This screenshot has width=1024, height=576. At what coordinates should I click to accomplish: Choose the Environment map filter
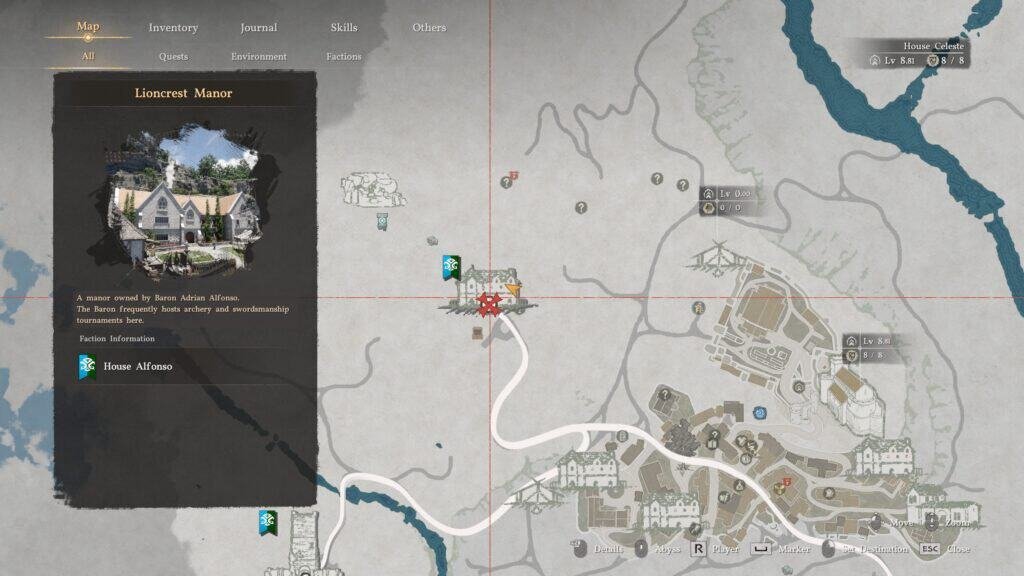tap(259, 57)
